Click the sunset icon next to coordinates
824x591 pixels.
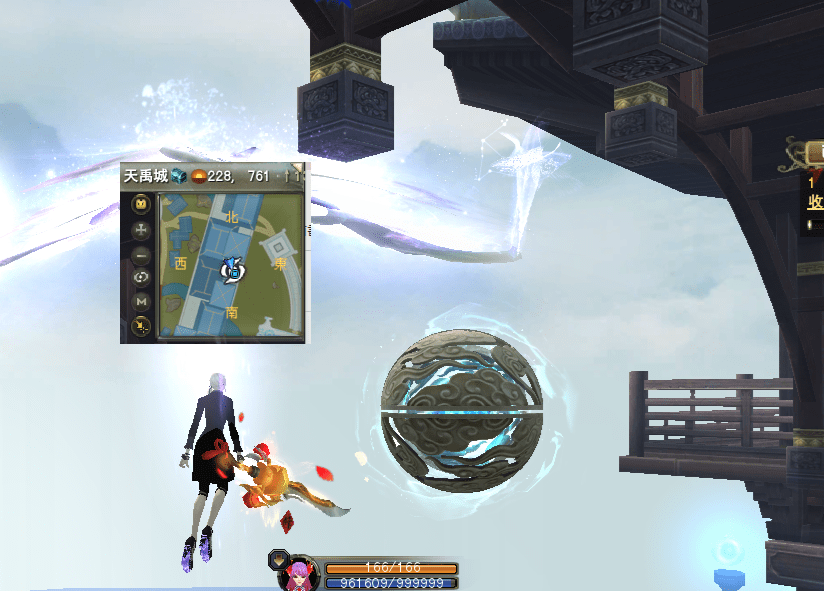pyautogui.click(x=198, y=176)
